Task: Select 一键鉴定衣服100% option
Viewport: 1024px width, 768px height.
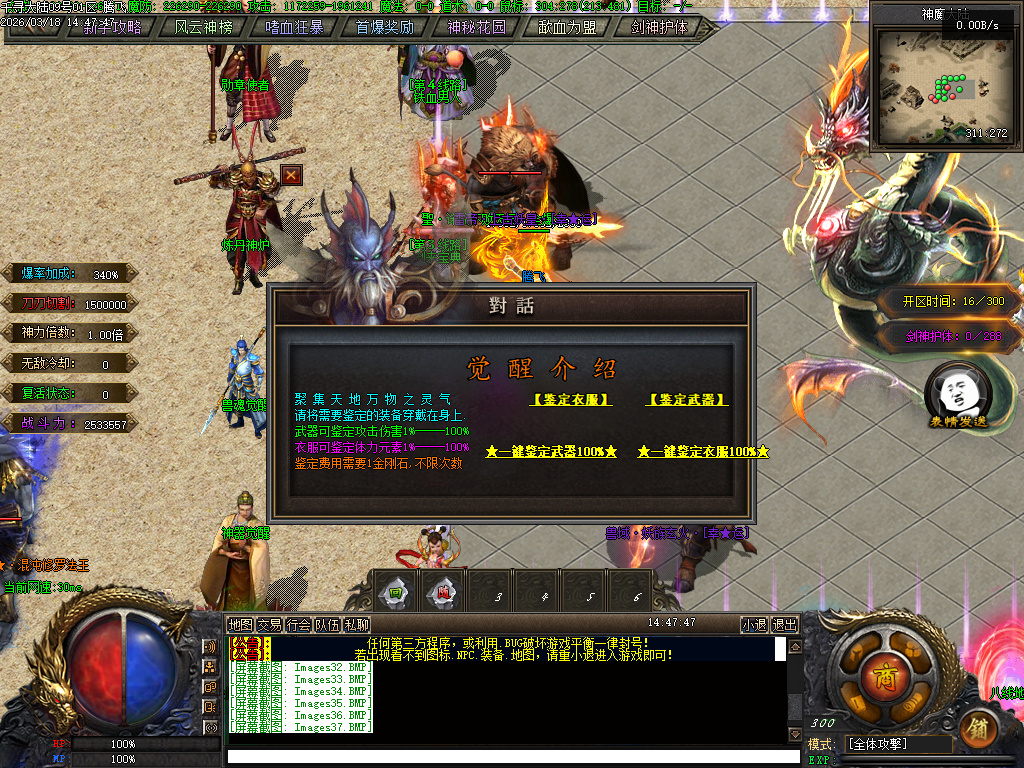Action: (703, 452)
